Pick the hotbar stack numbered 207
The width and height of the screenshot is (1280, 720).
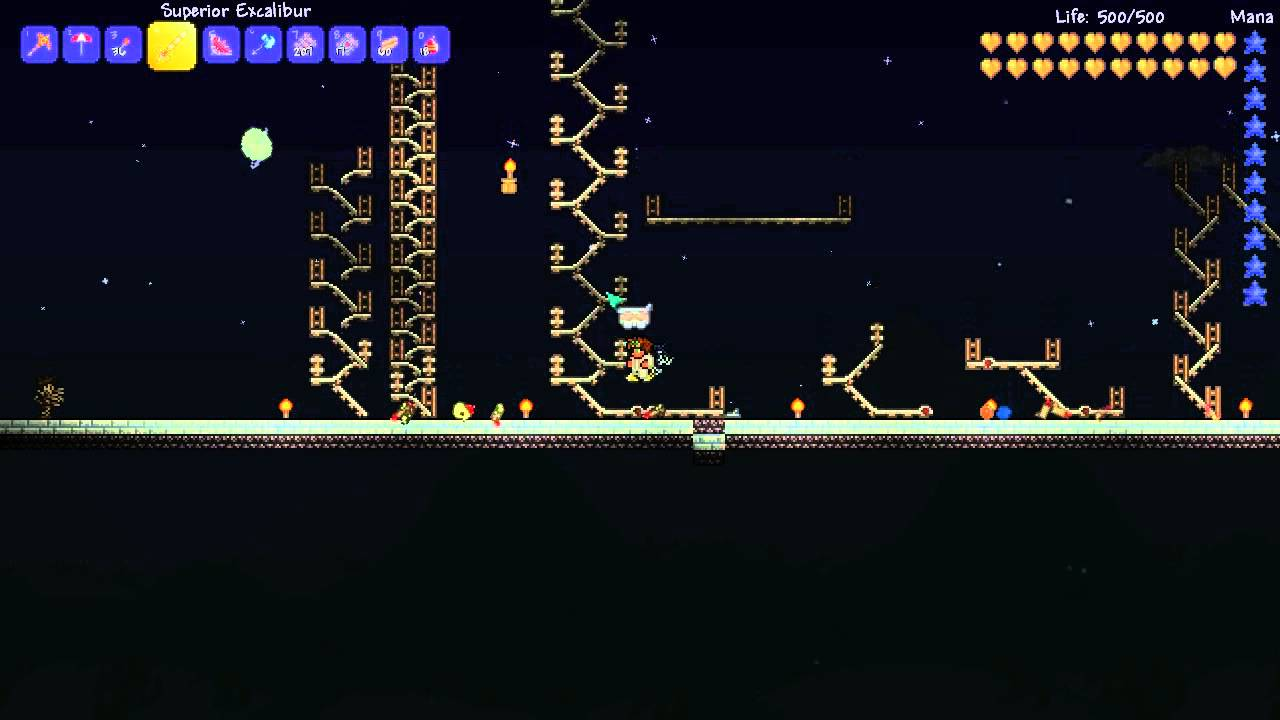[305, 45]
